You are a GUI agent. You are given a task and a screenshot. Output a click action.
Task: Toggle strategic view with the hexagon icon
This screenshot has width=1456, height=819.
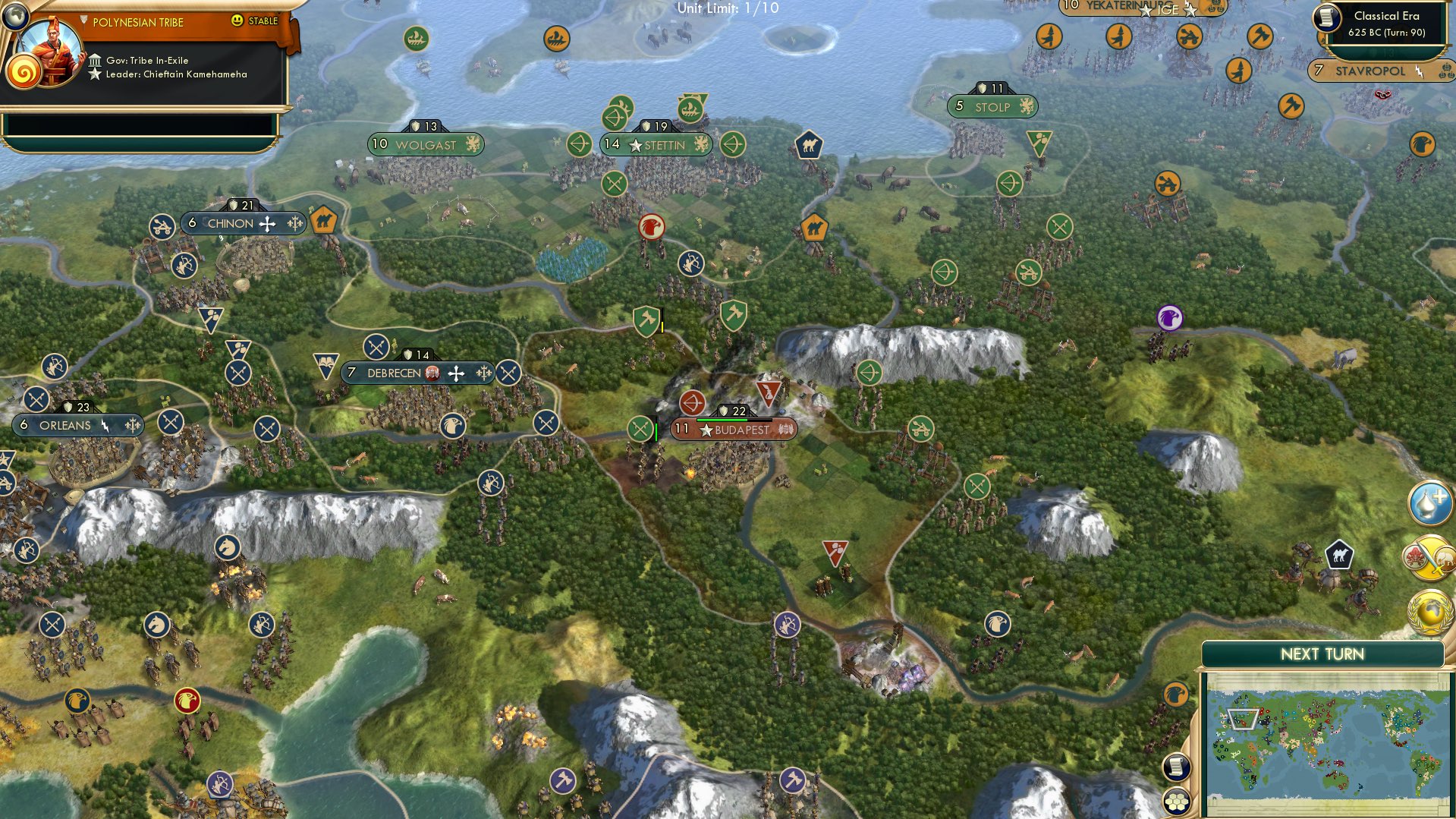pos(1178,802)
